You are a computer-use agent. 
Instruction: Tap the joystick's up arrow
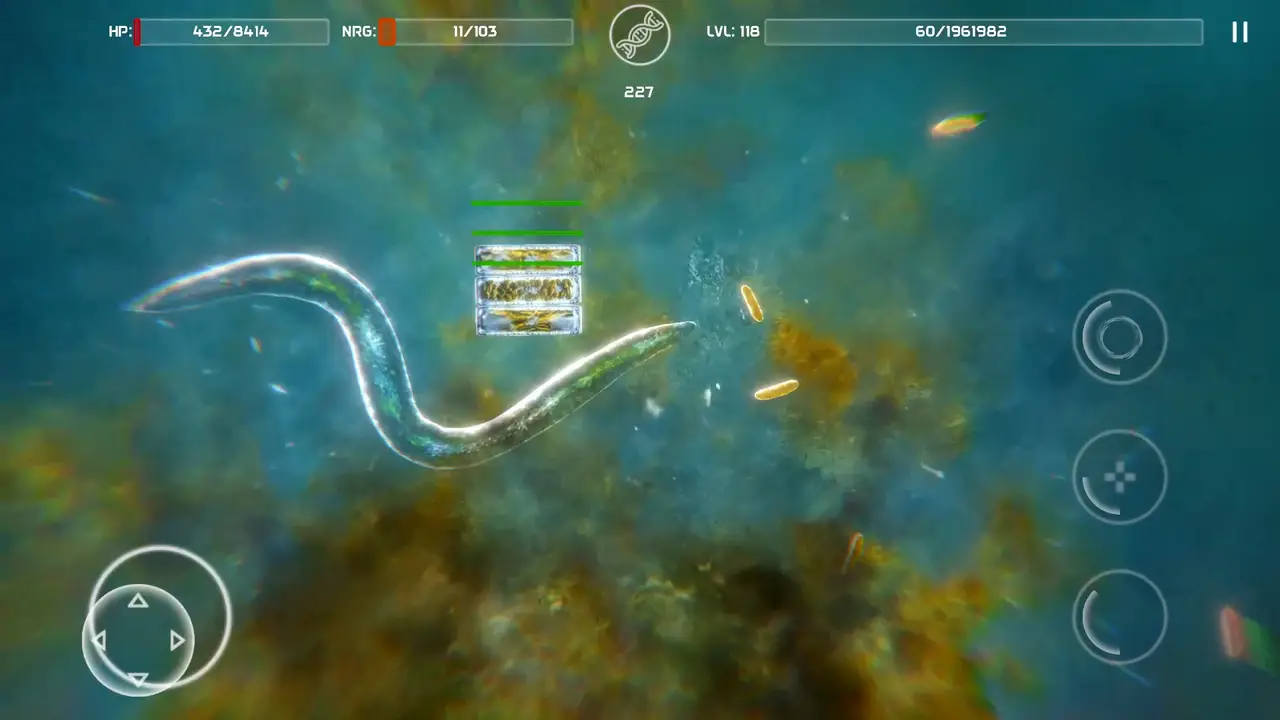(138, 601)
